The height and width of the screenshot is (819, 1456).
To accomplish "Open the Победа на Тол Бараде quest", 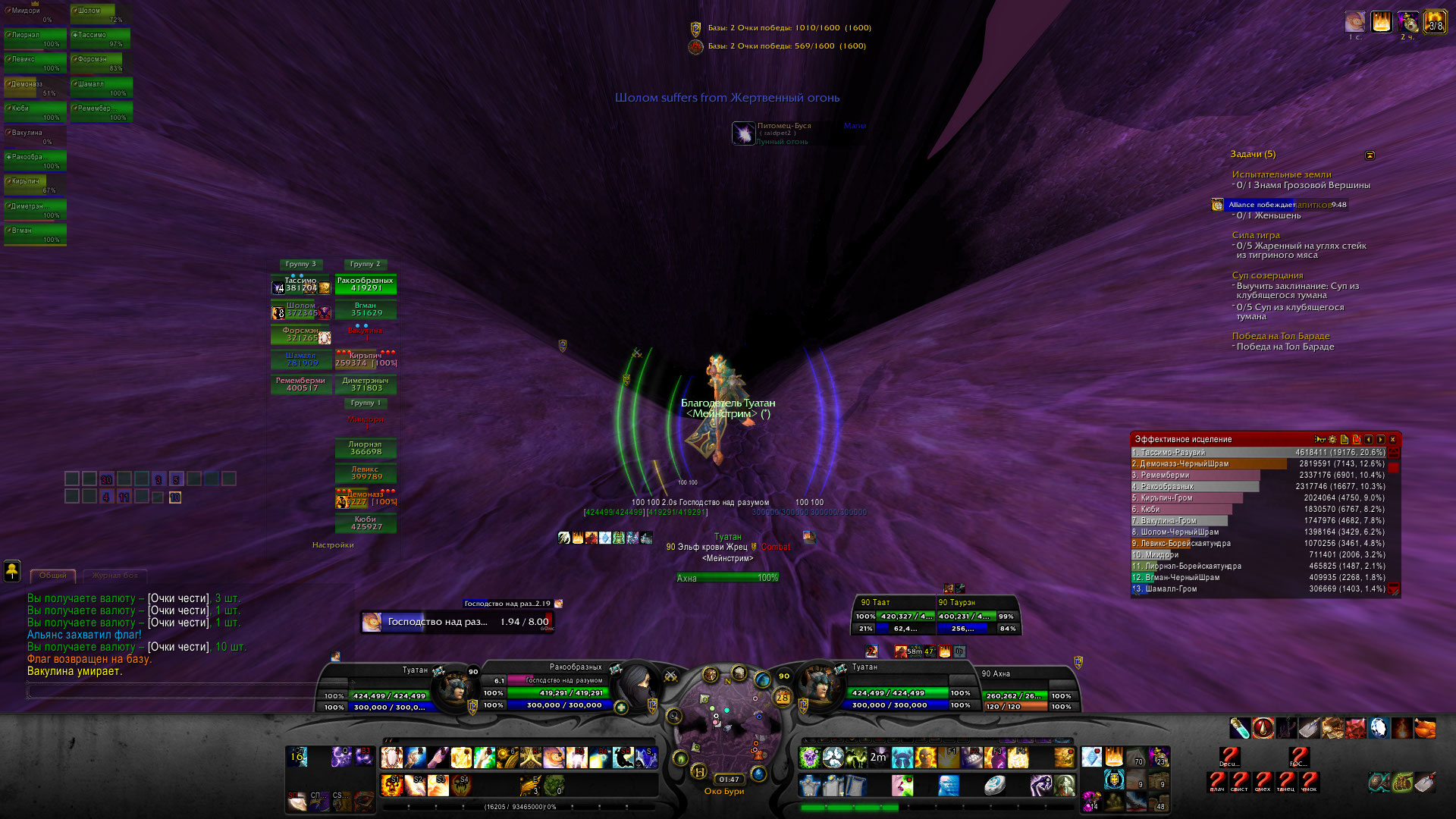I will (1281, 336).
